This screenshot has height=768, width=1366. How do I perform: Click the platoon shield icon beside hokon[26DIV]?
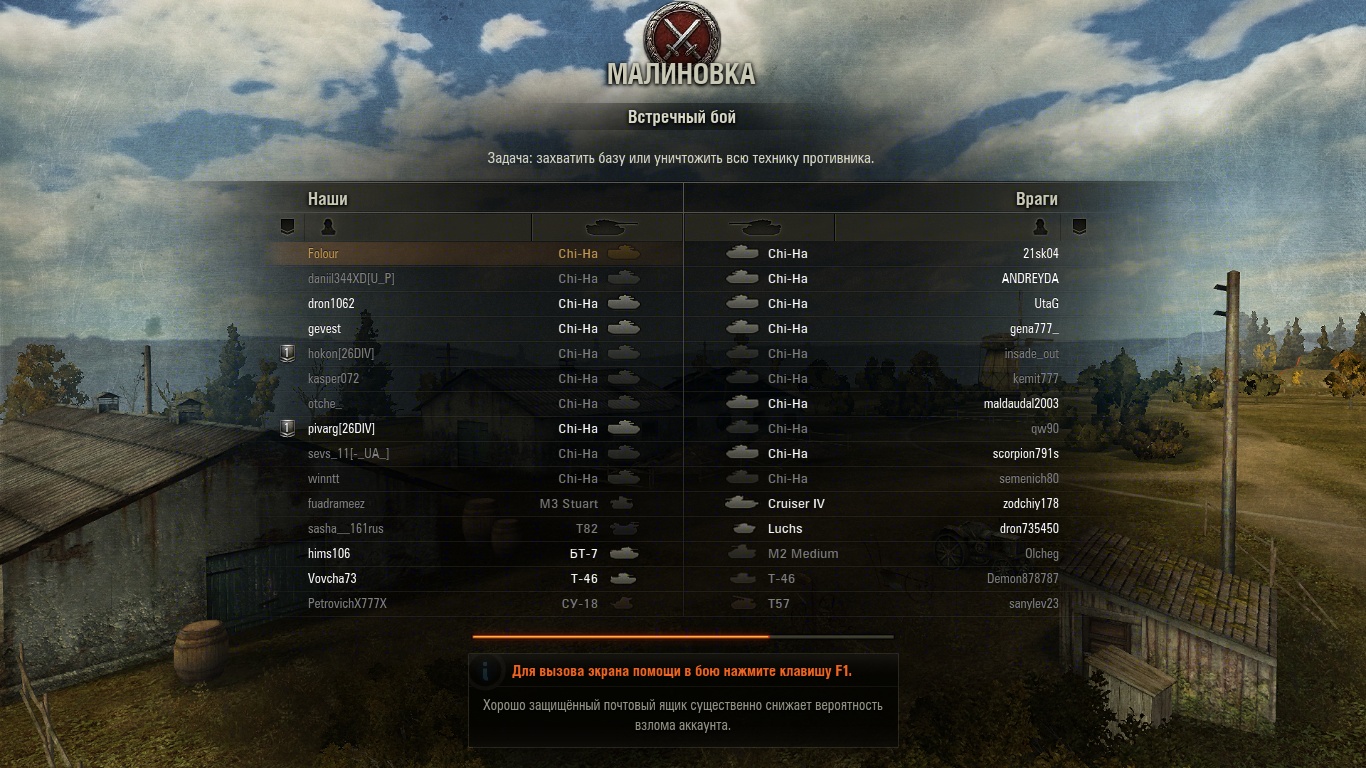click(288, 353)
